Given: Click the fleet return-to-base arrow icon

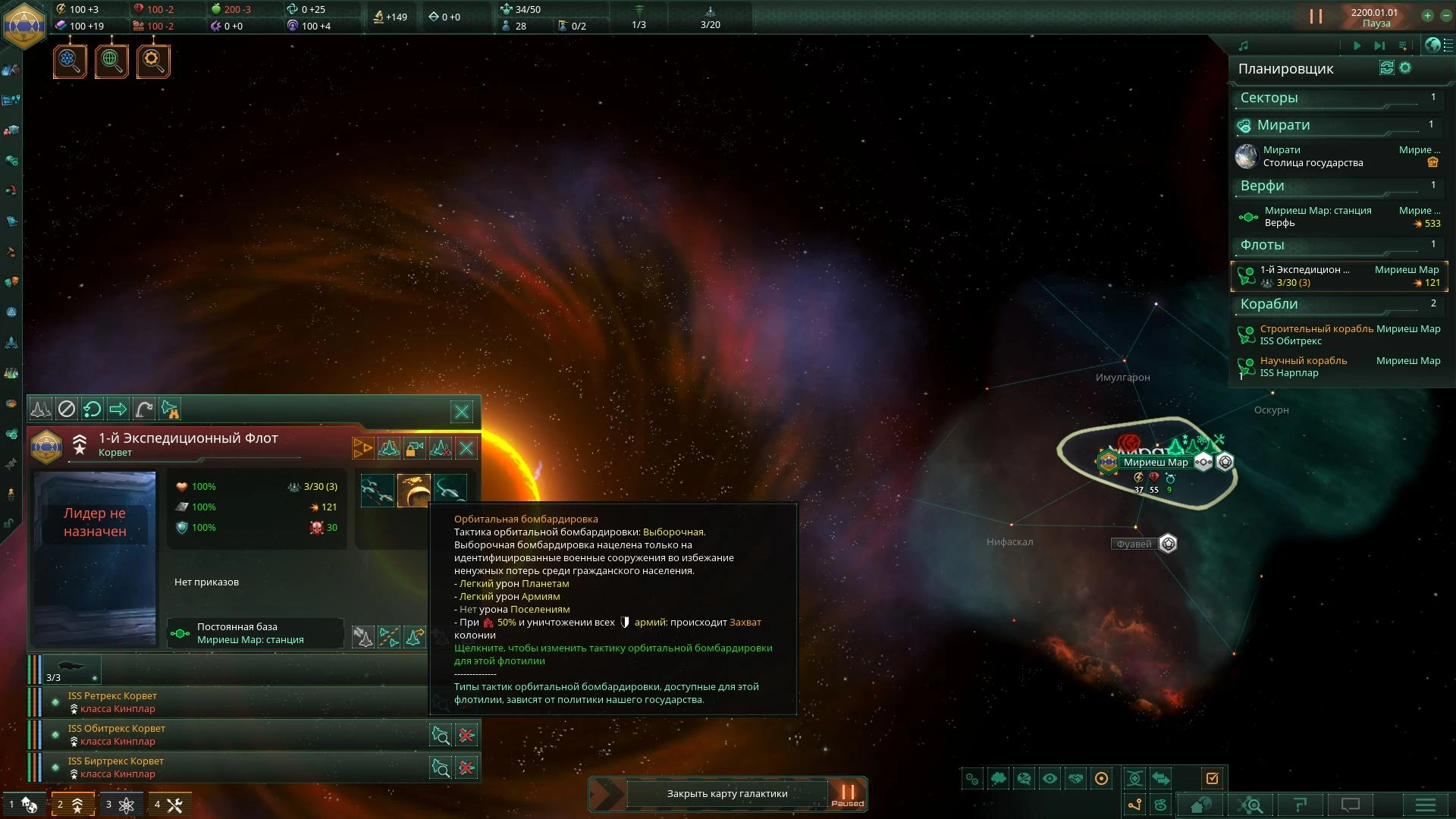Looking at the screenshot, I should tap(93, 409).
